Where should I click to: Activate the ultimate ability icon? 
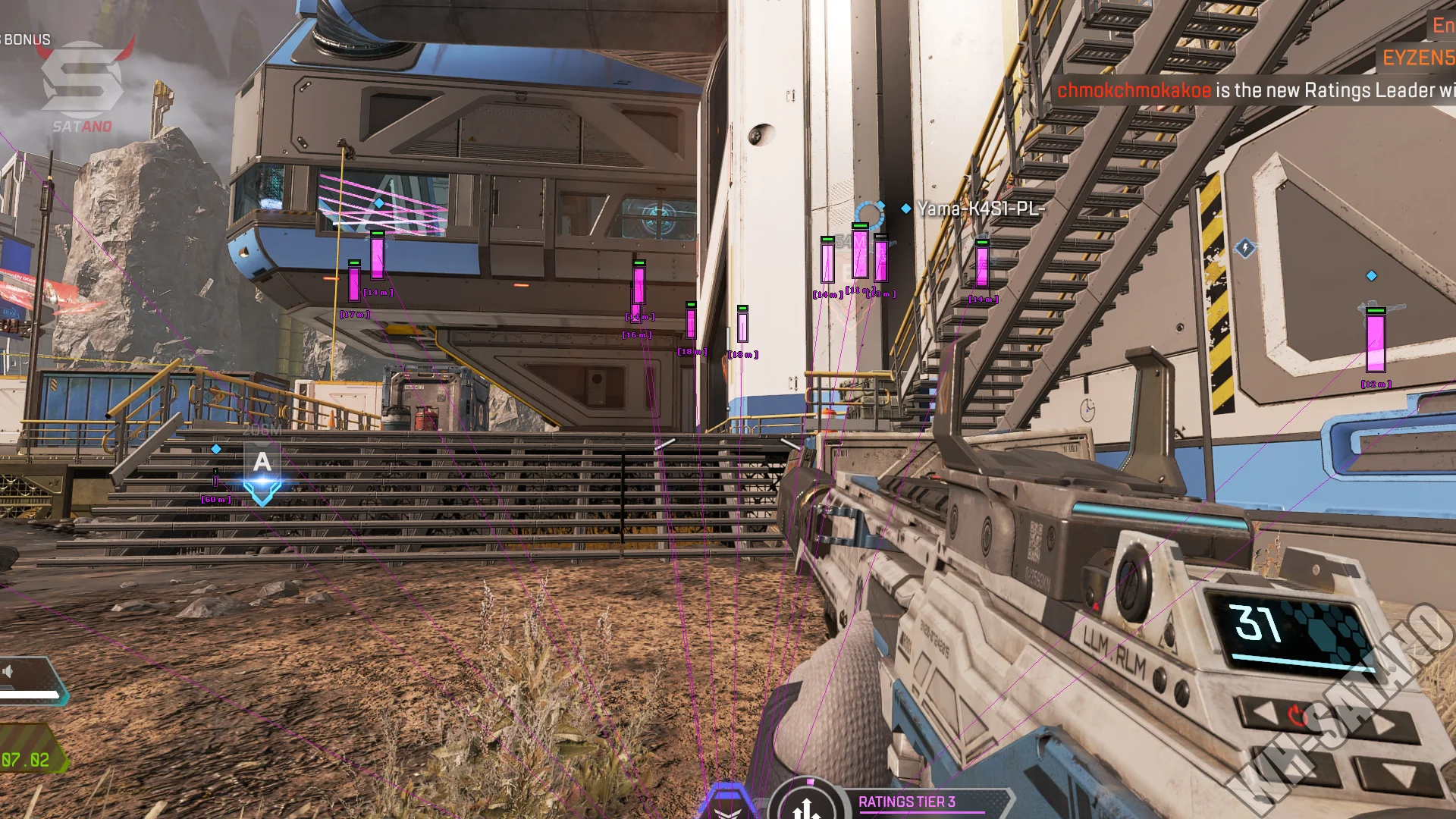point(807,805)
